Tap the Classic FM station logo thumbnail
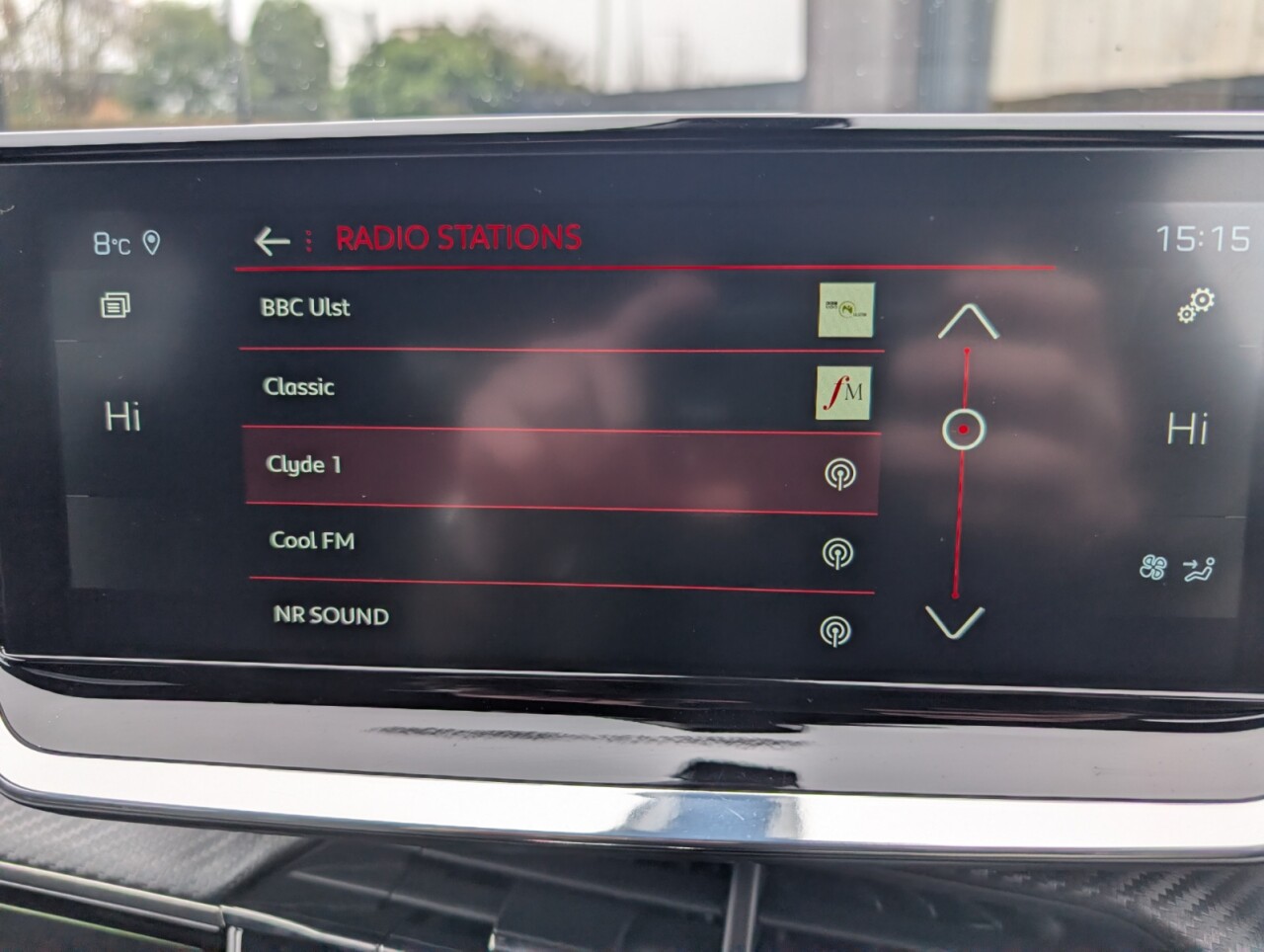Screen dimensions: 1264x952 (844, 393)
